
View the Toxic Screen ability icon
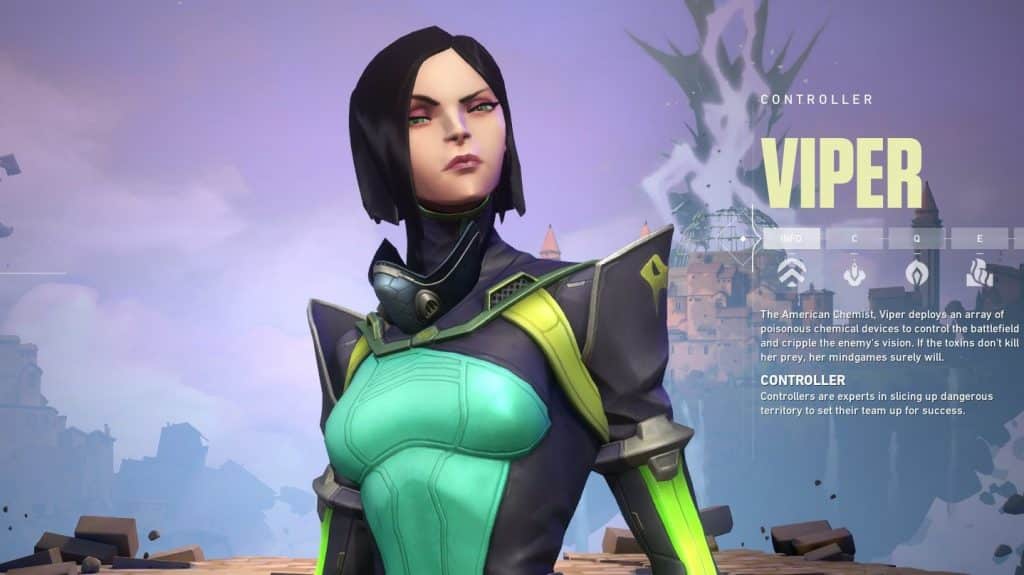(977, 273)
